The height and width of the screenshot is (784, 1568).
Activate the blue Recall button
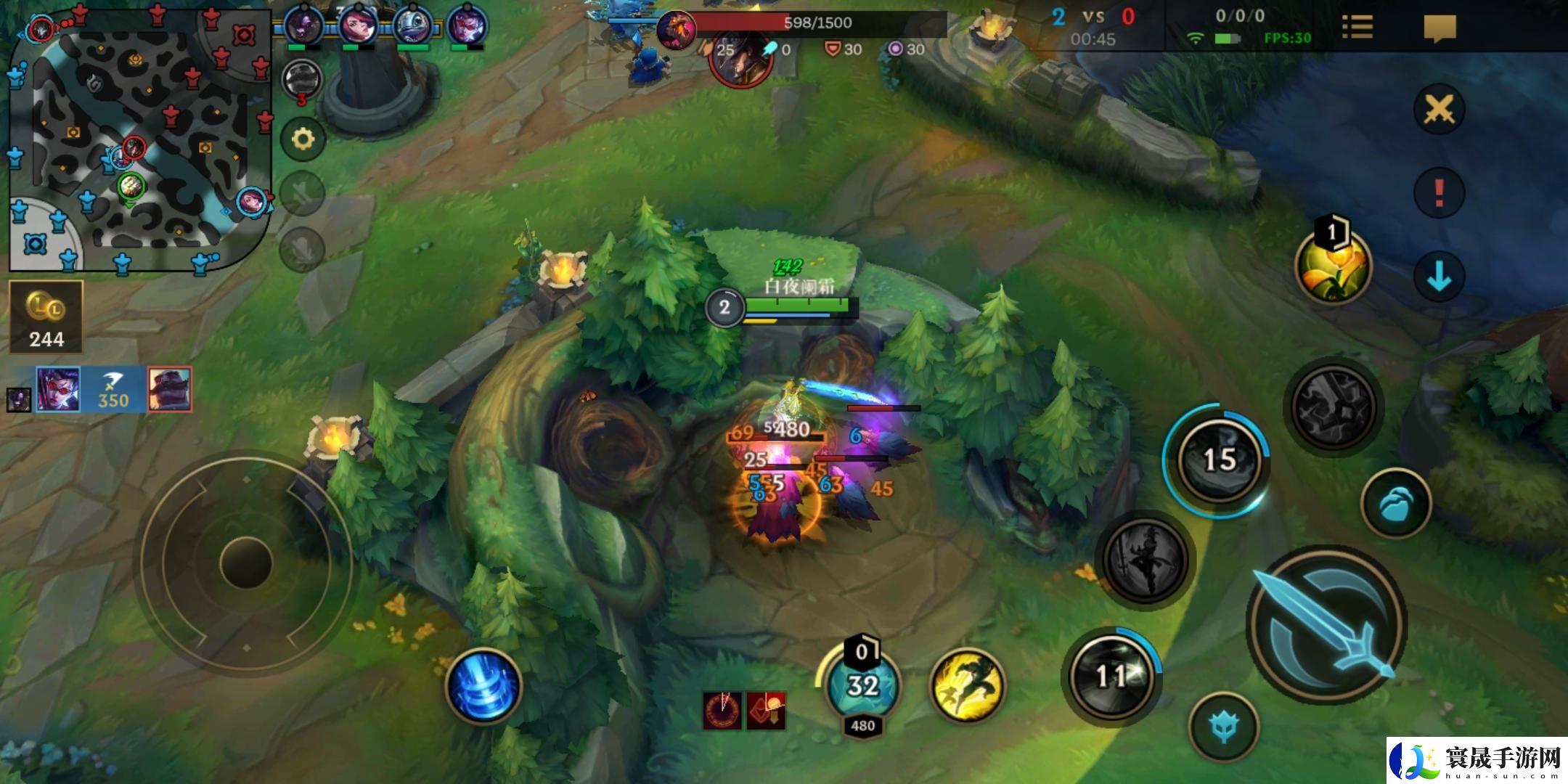pyautogui.click(x=483, y=686)
